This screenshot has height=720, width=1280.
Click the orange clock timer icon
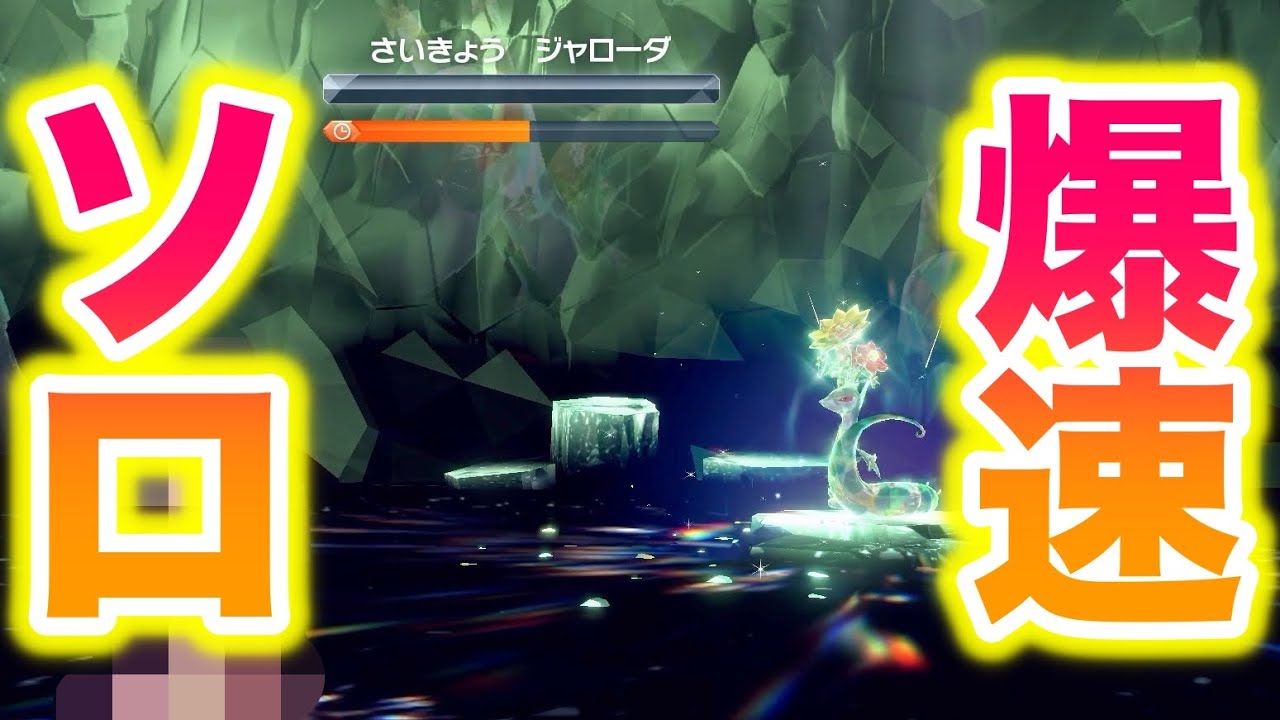point(341,130)
